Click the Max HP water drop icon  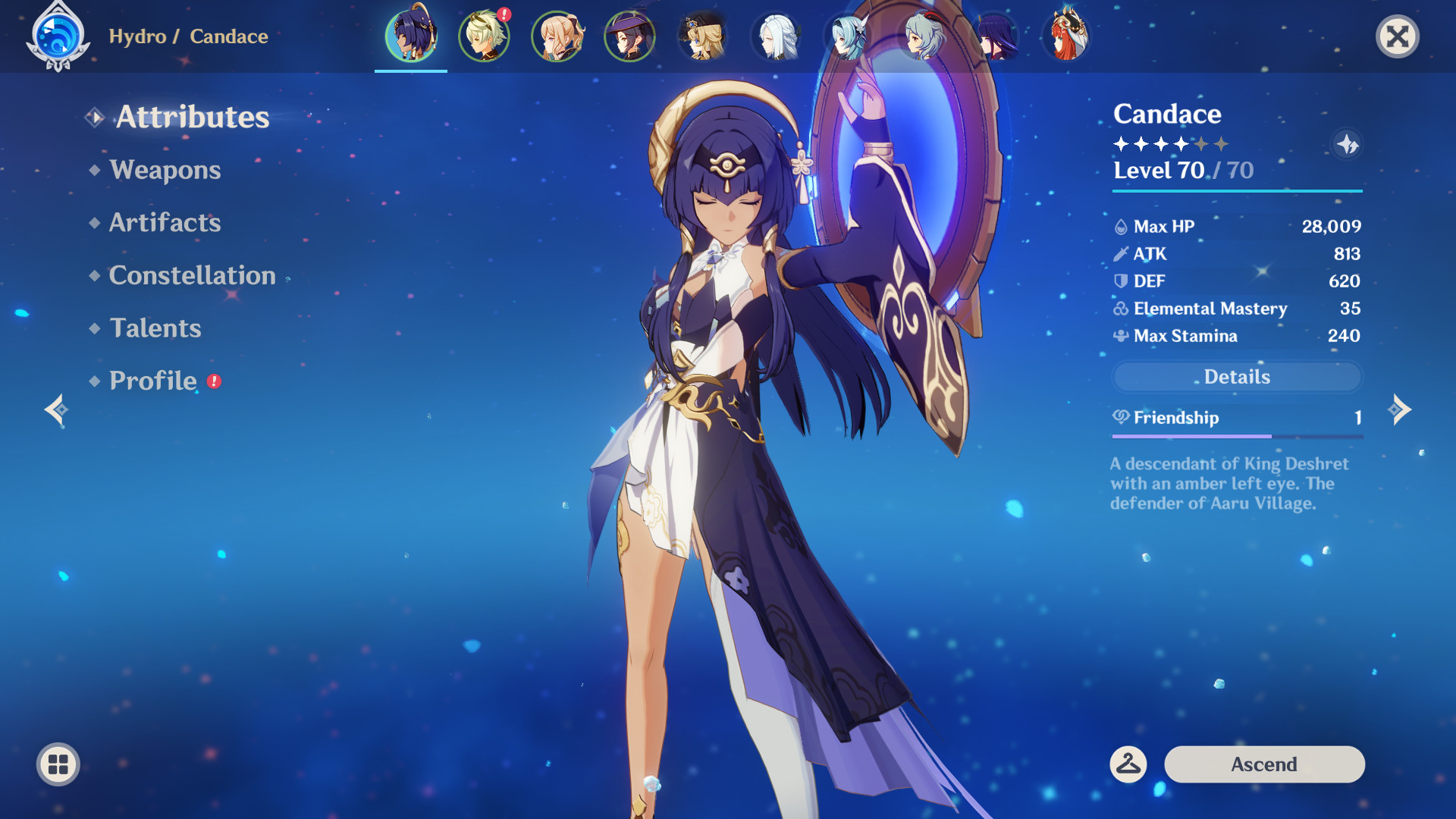pyautogui.click(x=1120, y=225)
